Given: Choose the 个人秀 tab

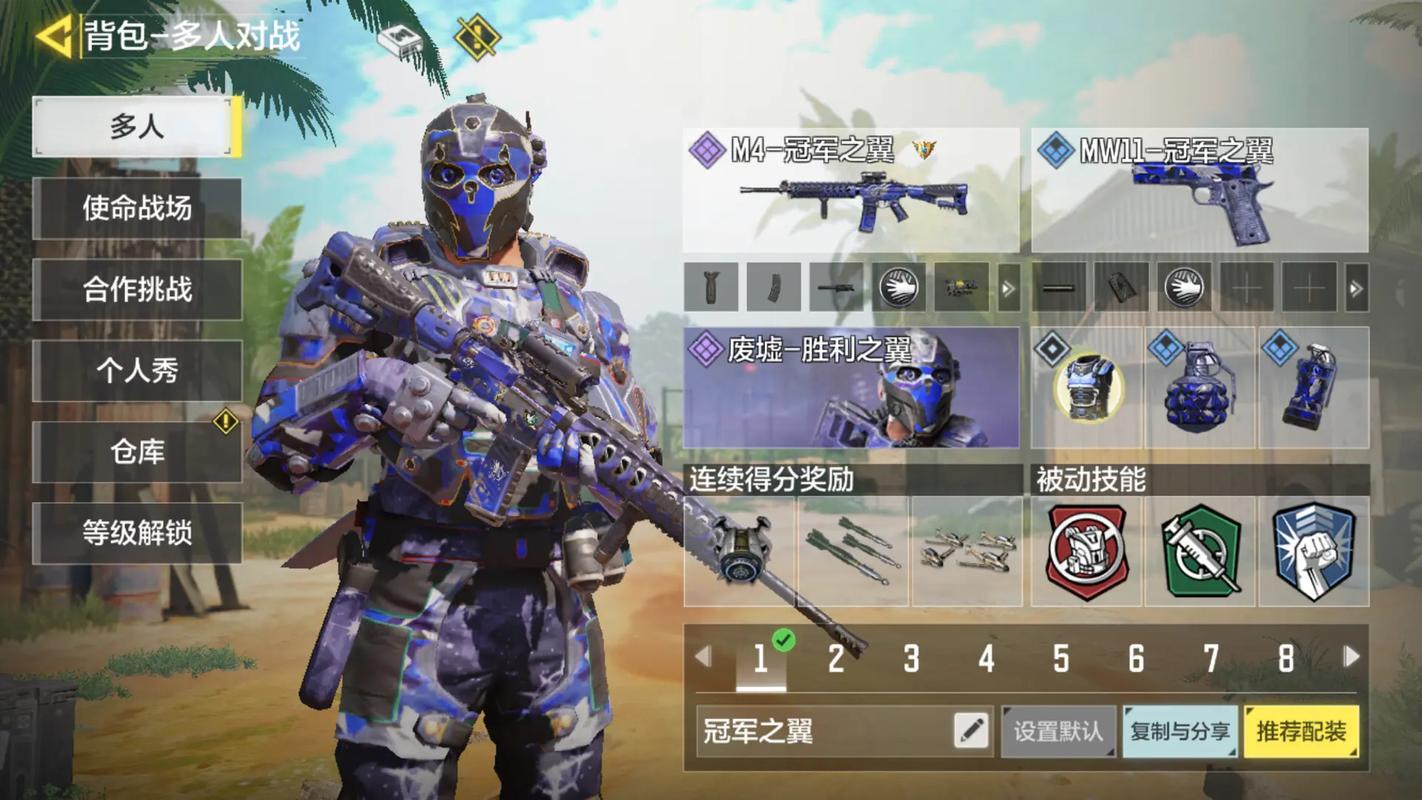Looking at the screenshot, I should click(x=137, y=371).
